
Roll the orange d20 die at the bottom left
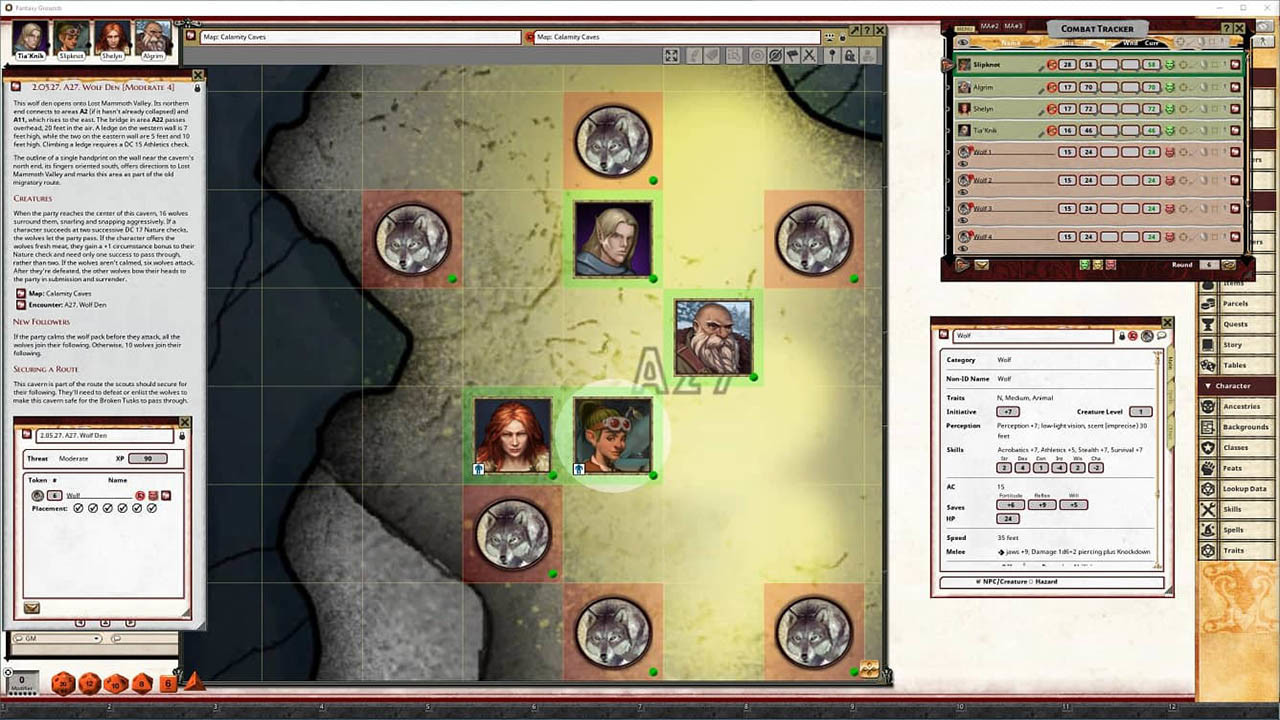[62, 683]
